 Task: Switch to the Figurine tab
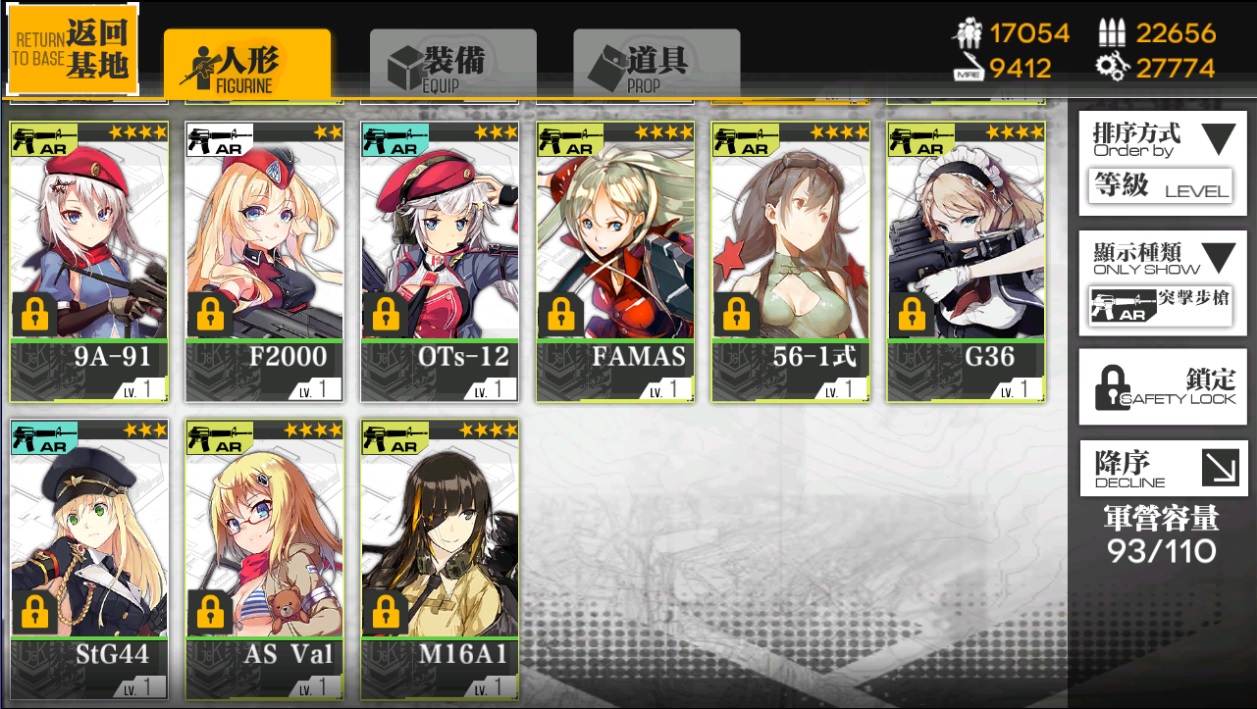tap(247, 65)
